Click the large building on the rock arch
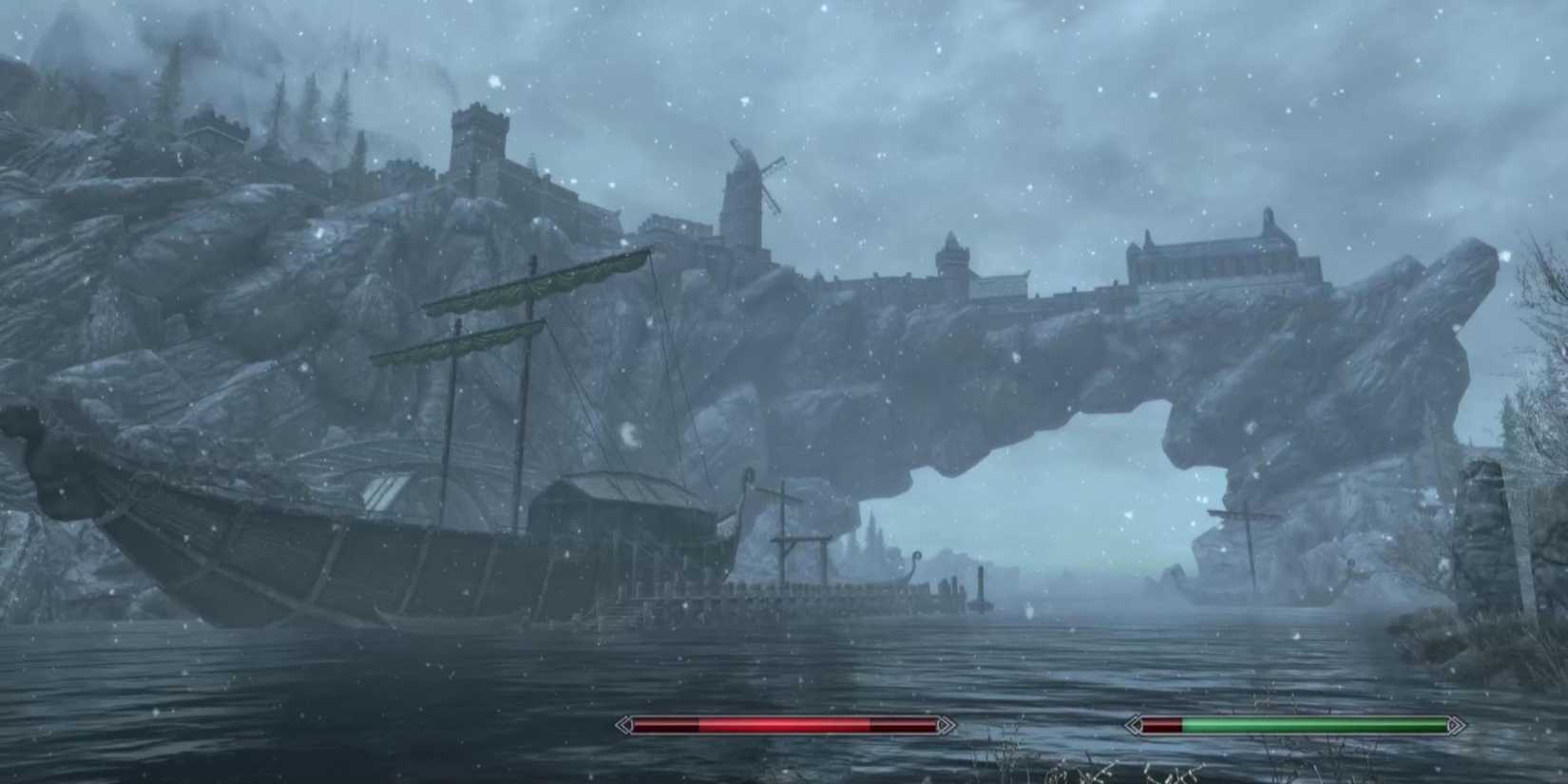1568x784 pixels. click(1207, 252)
